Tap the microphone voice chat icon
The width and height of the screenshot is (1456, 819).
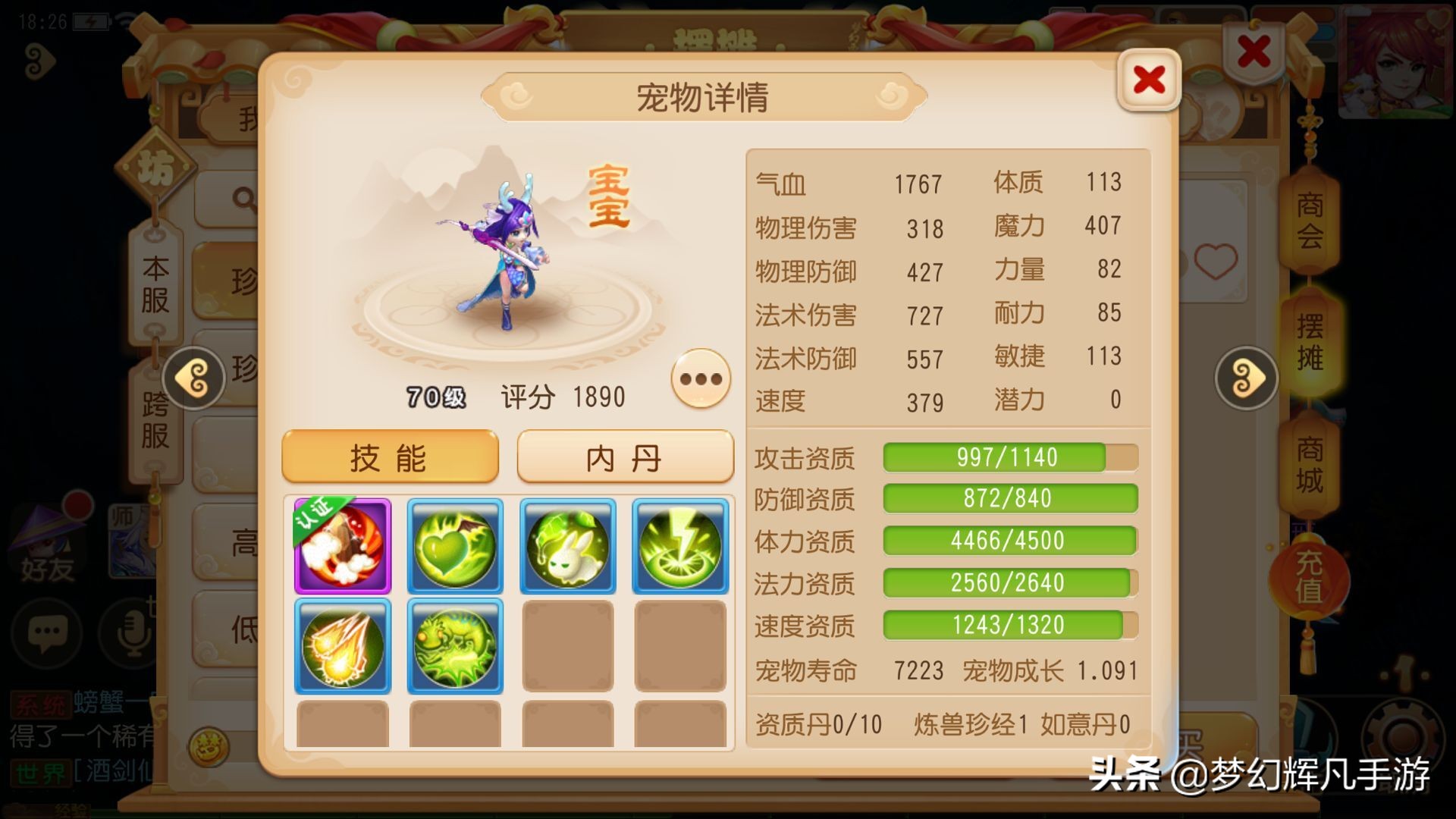pyautogui.click(x=127, y=637)
